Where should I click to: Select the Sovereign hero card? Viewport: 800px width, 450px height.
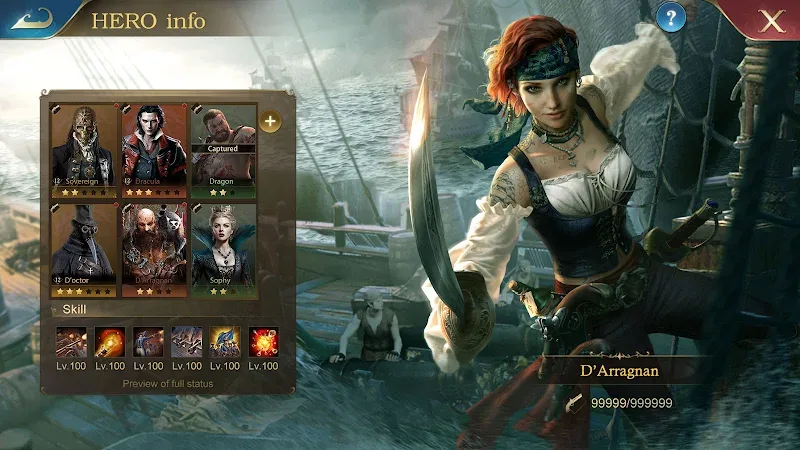(x=84, y=149)
